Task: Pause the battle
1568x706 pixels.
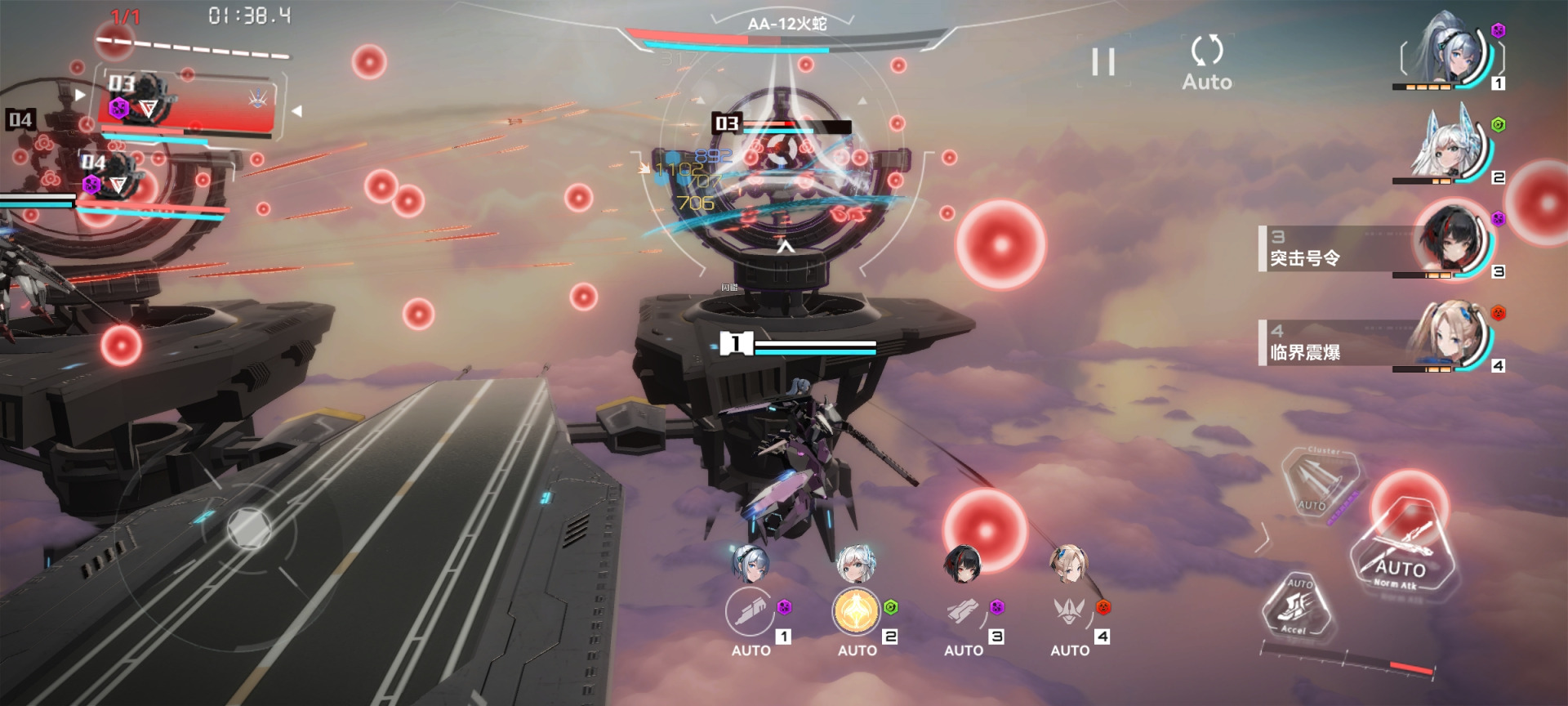Action: point(1103,62)
